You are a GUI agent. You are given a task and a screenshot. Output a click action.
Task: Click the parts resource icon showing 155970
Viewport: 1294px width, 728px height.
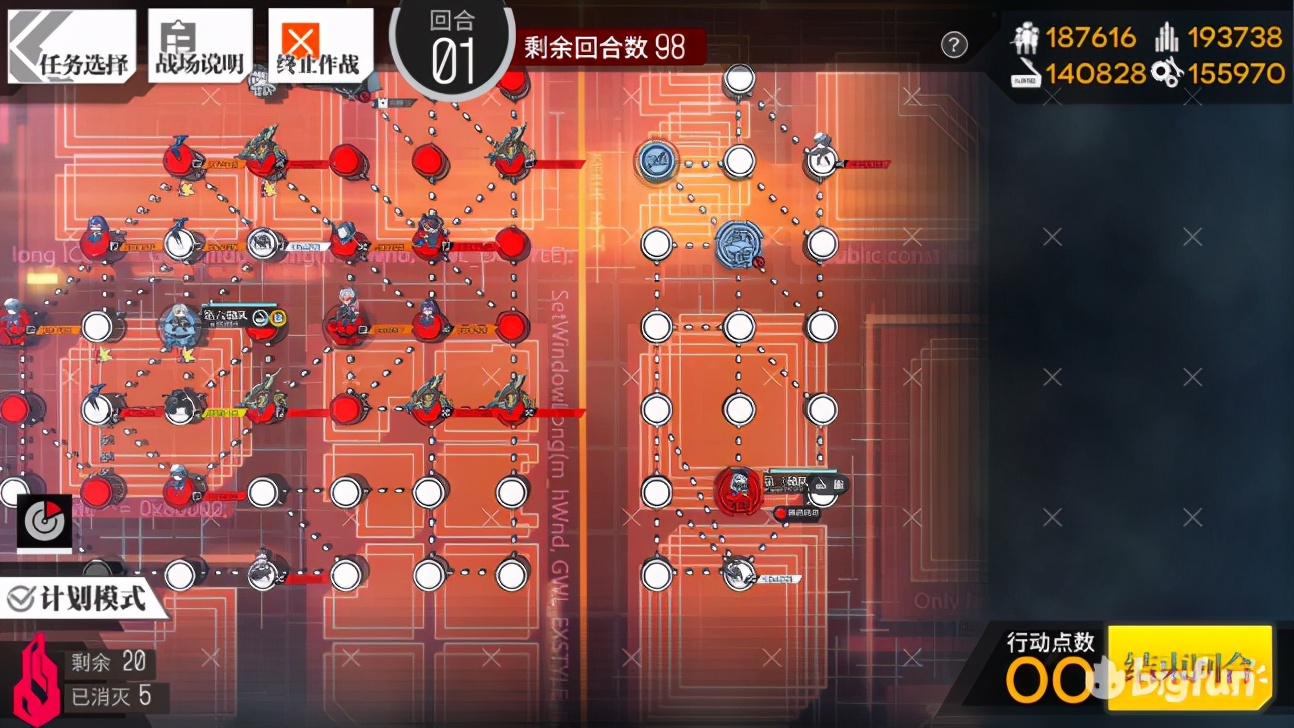1167,73
